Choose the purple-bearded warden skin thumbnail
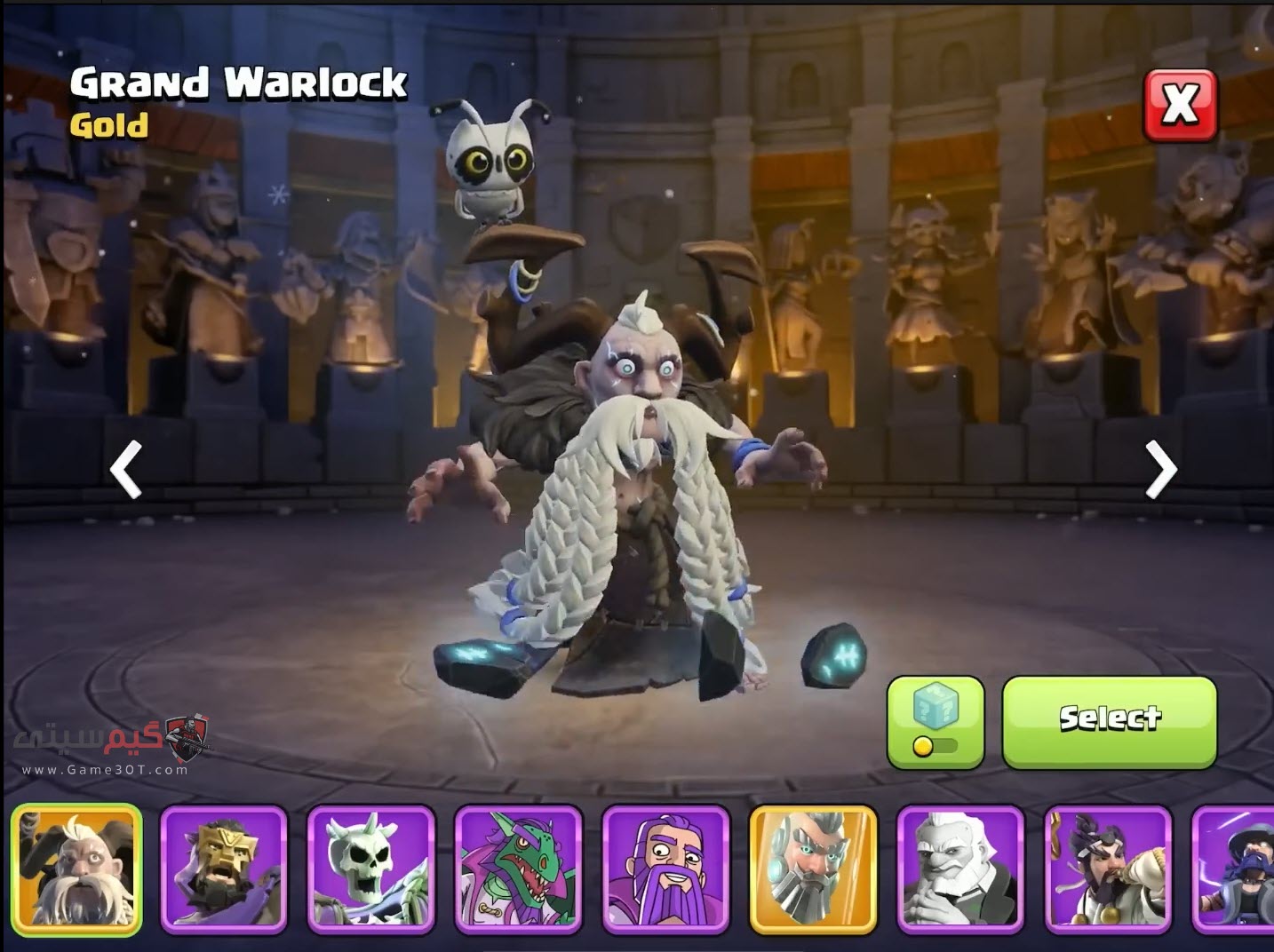 point(666,869)
